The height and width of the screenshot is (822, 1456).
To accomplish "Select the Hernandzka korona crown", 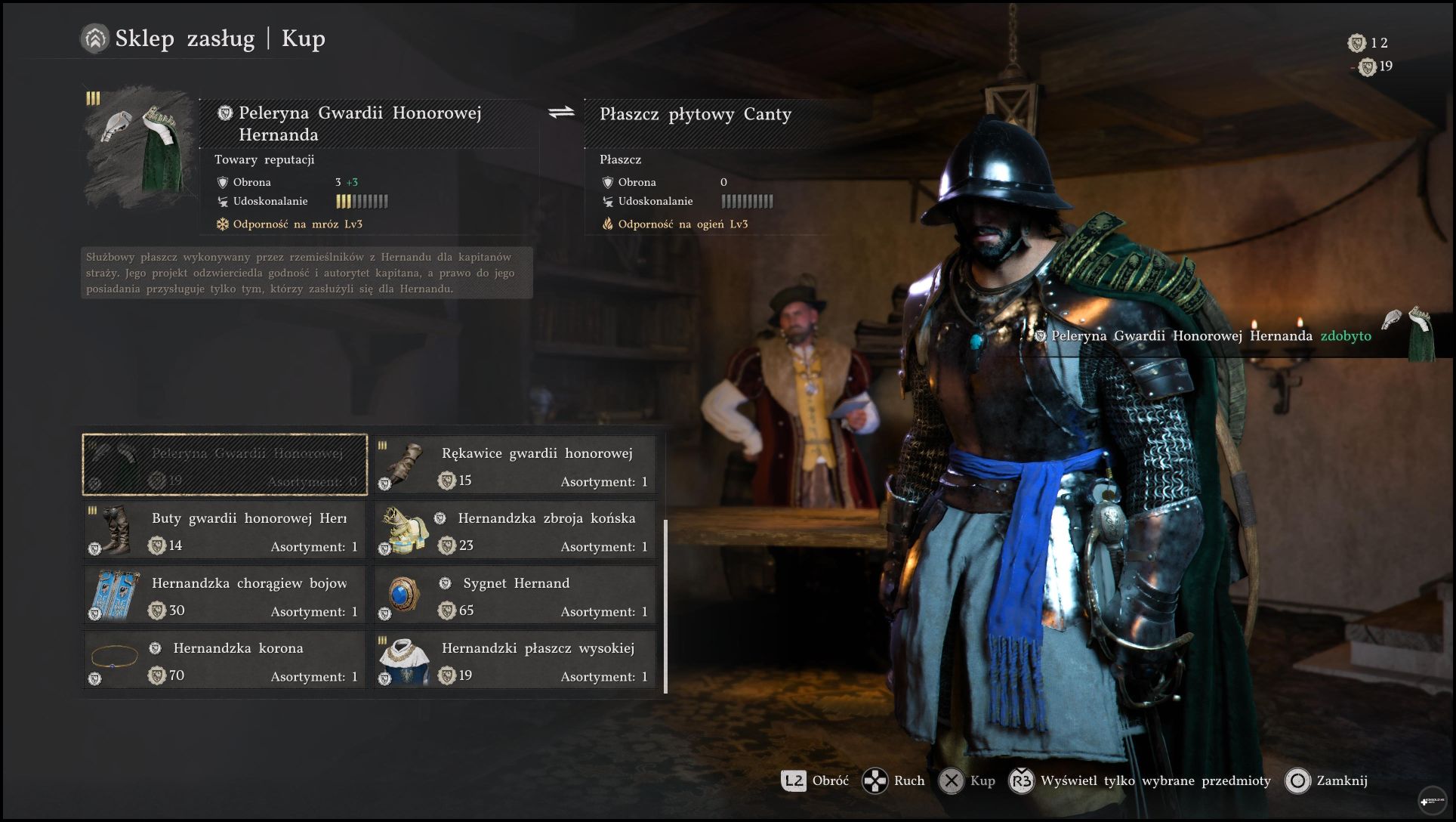I will [x=225, y=660].
